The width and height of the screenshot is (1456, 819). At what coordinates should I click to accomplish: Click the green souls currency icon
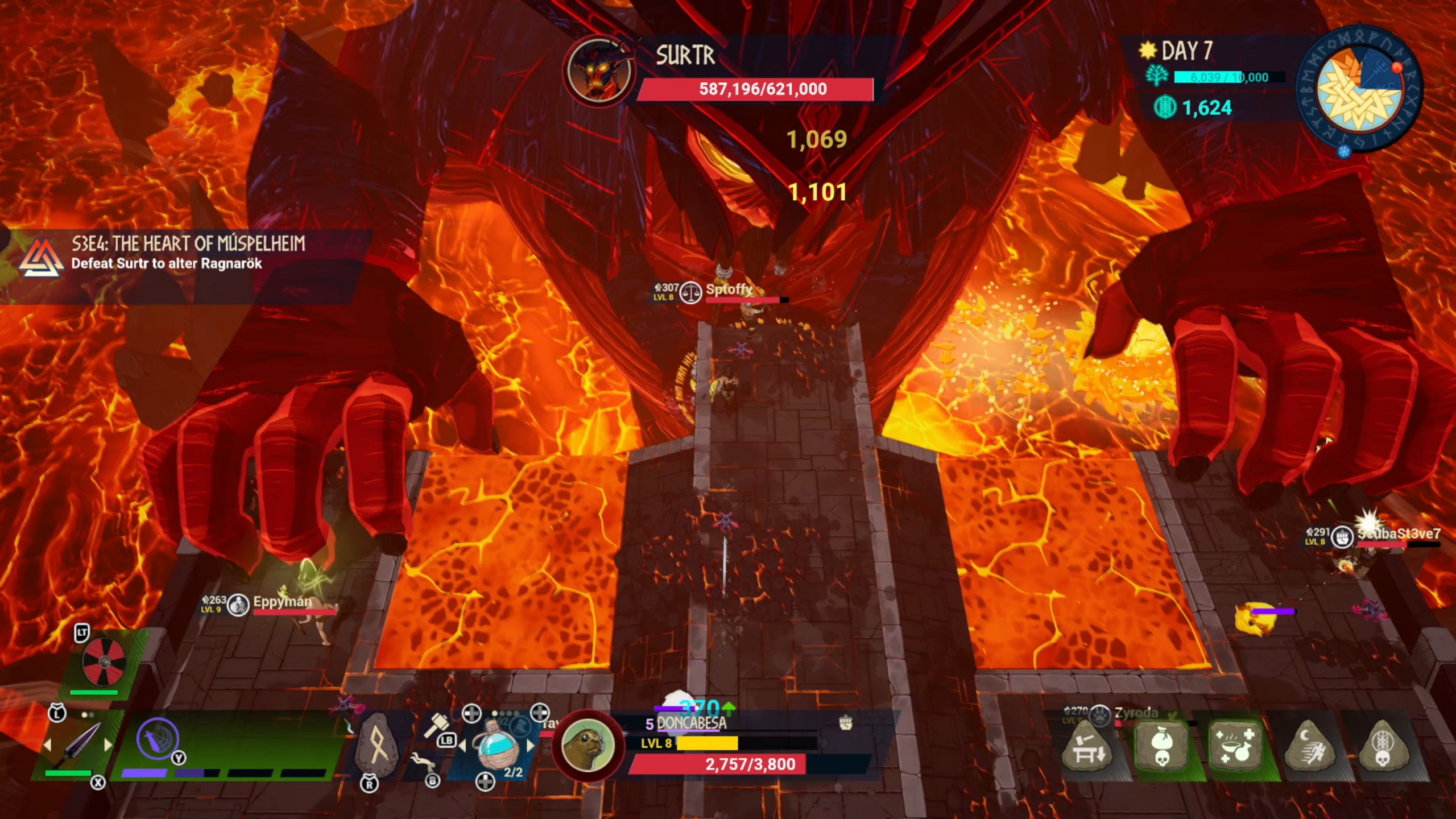point(1164,107)
